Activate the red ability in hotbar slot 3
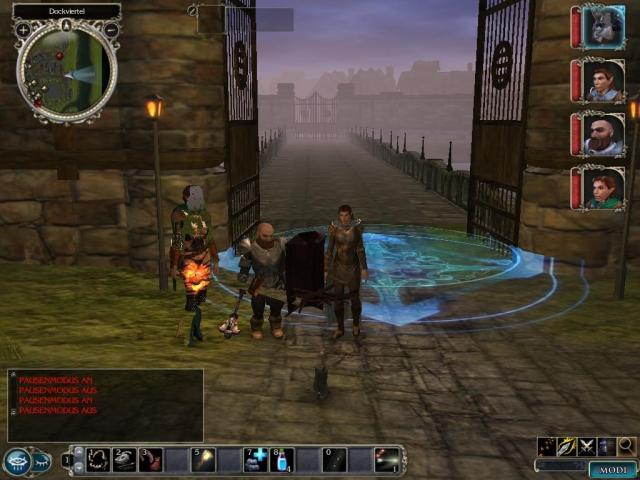The height and width of the screenshot is (480, 640). point(151,460)
